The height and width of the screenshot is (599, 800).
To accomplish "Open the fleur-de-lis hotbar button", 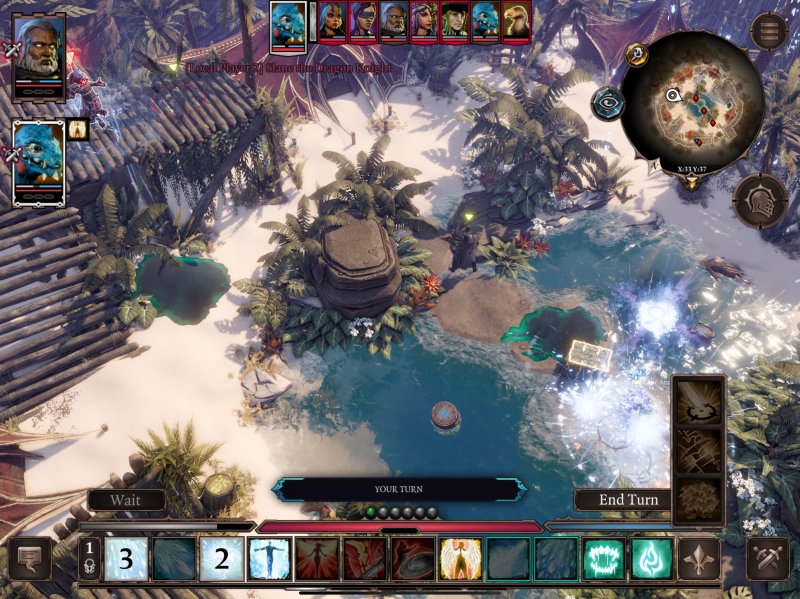I will point(698,559).
